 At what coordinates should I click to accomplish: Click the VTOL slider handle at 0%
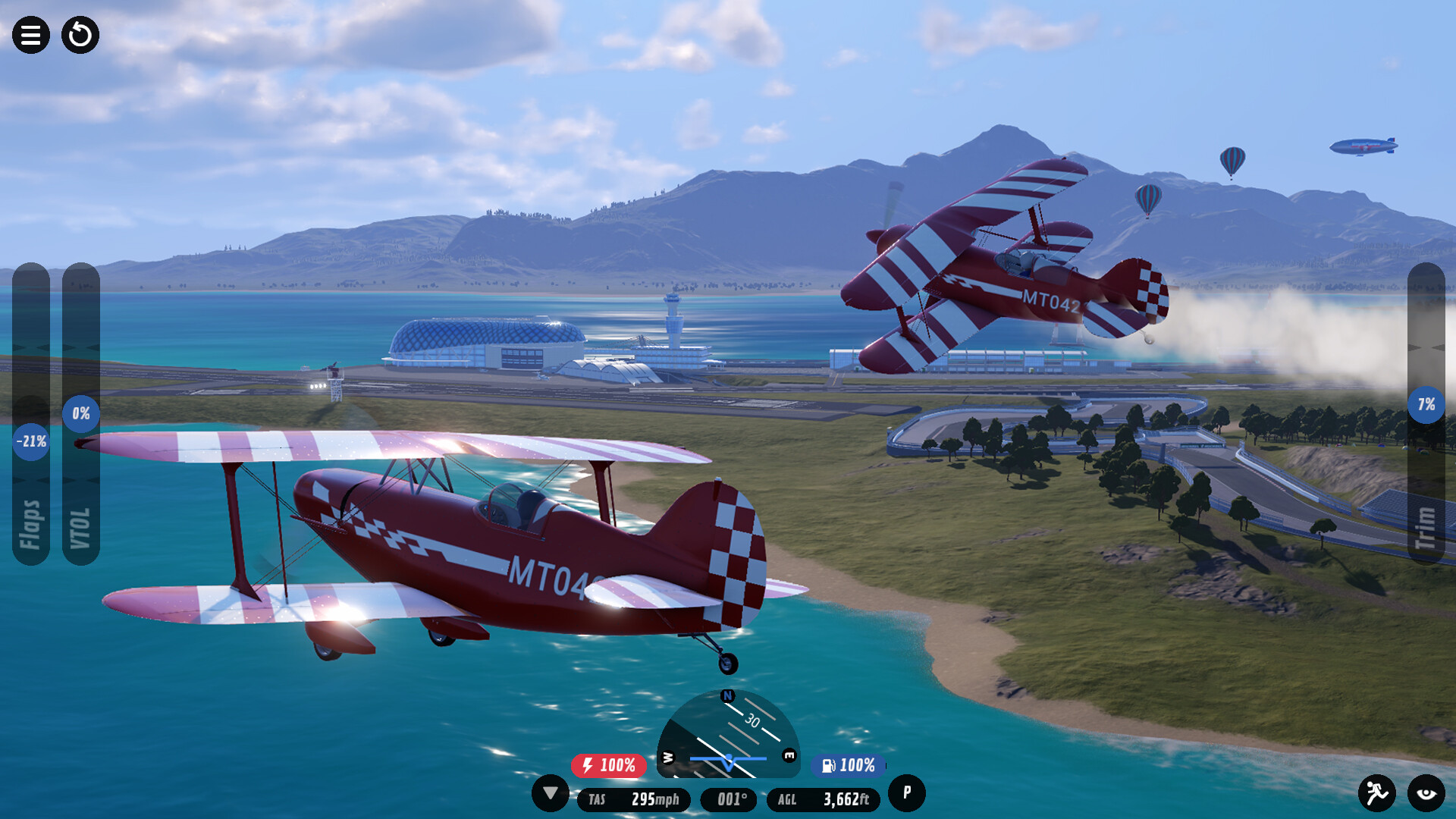[x=81, y=413]
